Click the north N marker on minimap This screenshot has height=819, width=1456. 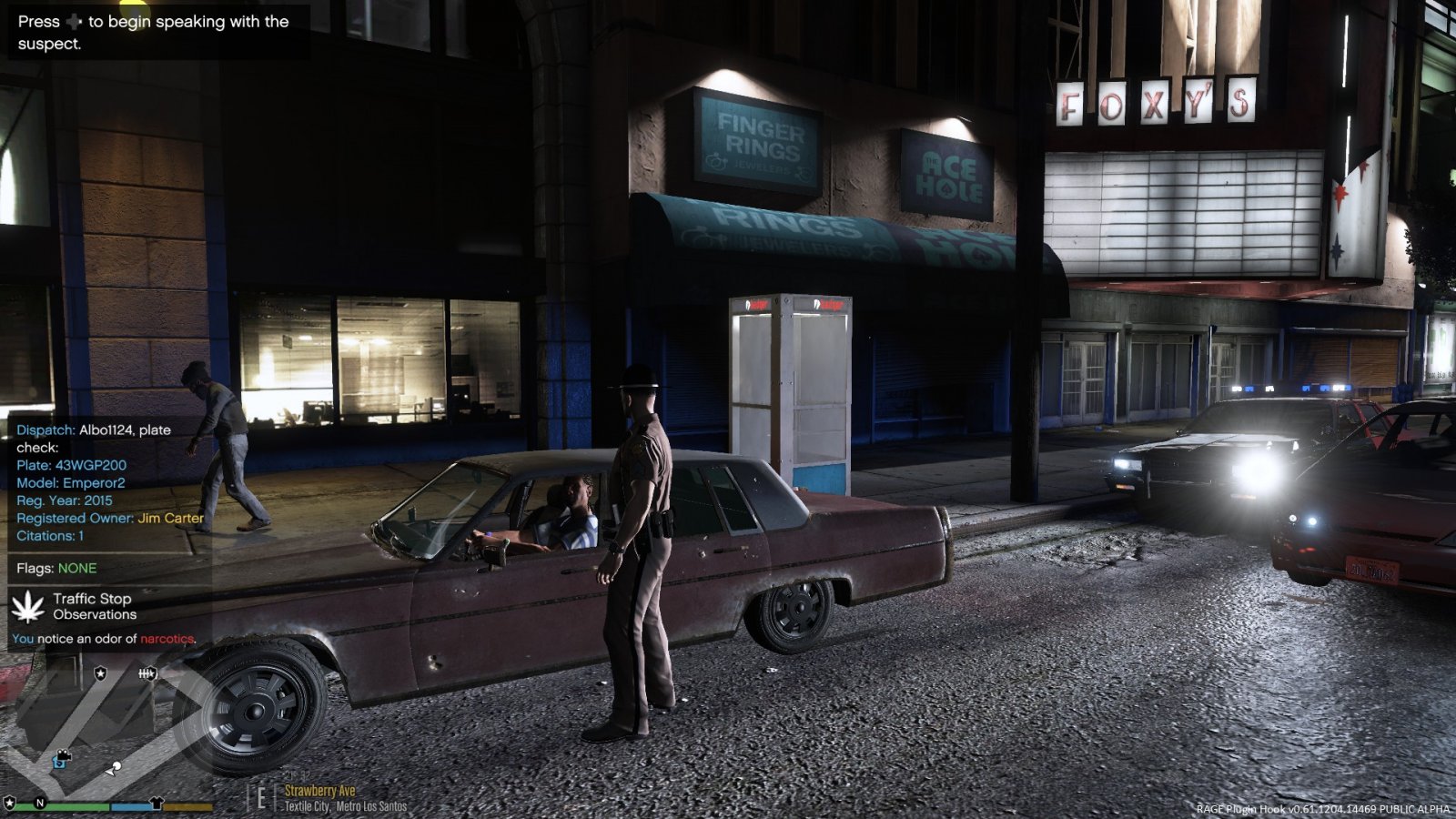pos(39,803)
